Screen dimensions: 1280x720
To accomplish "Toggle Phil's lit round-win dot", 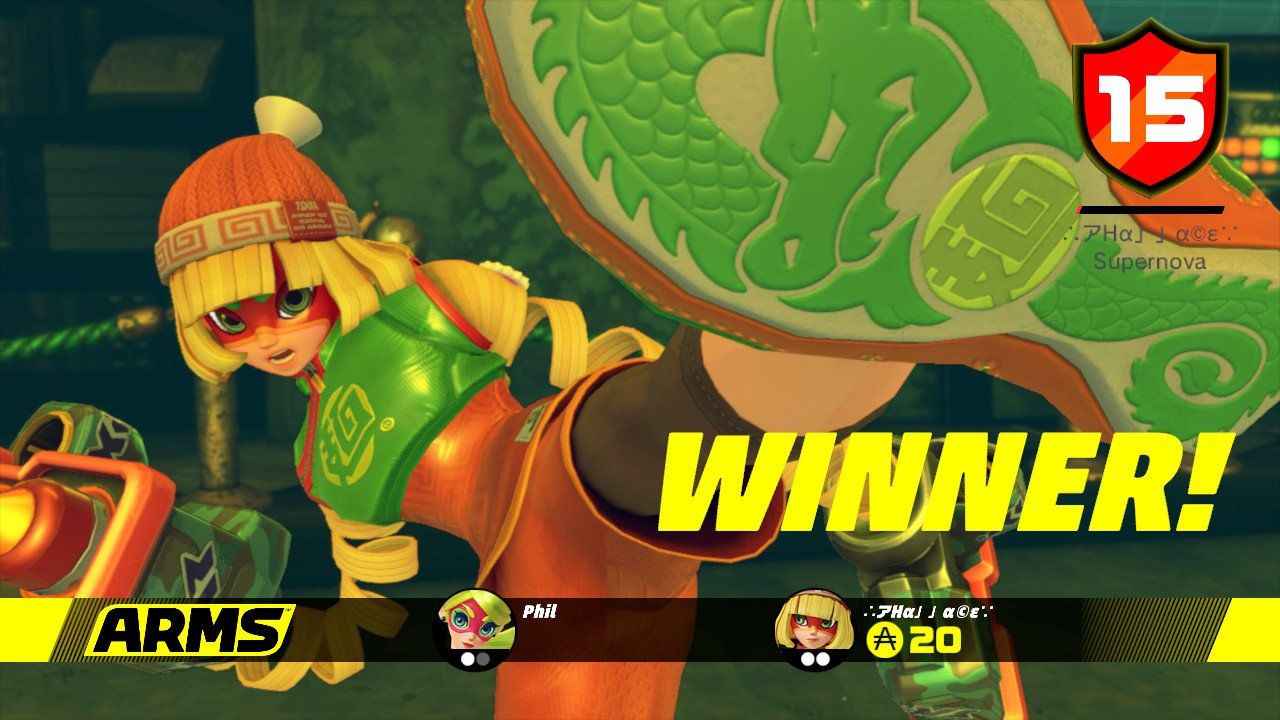I will 467,658.
